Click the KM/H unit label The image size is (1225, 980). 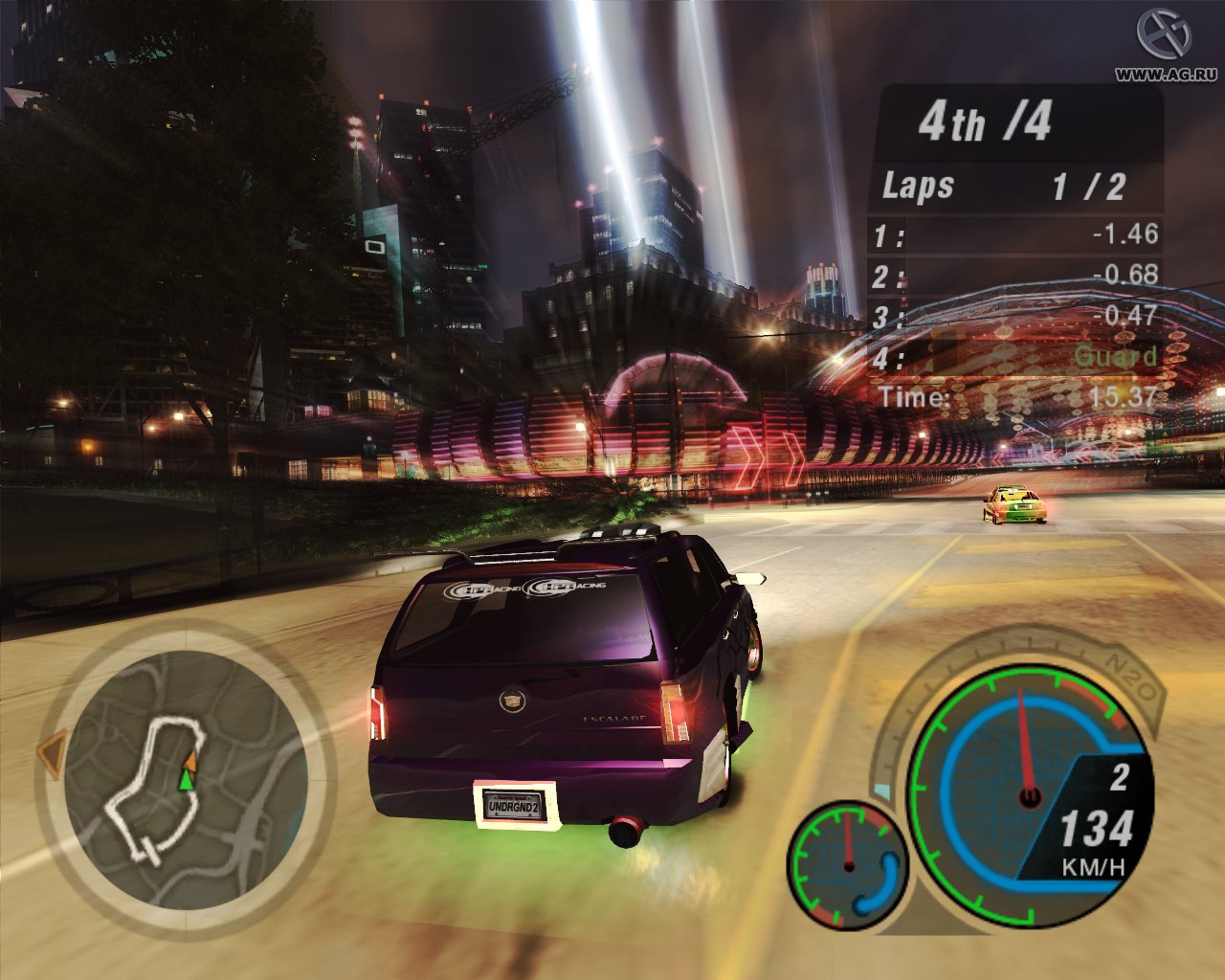[1091, 868]
